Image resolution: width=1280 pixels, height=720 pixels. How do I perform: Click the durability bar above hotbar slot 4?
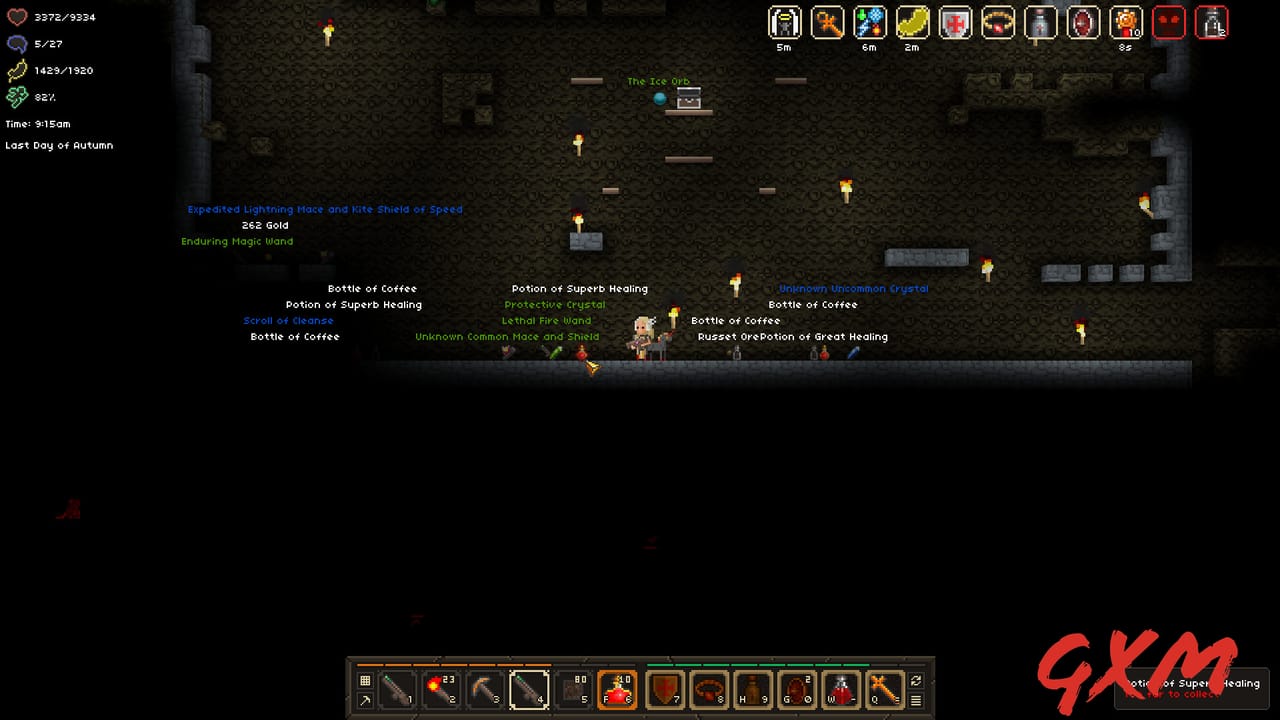point(529,662)
